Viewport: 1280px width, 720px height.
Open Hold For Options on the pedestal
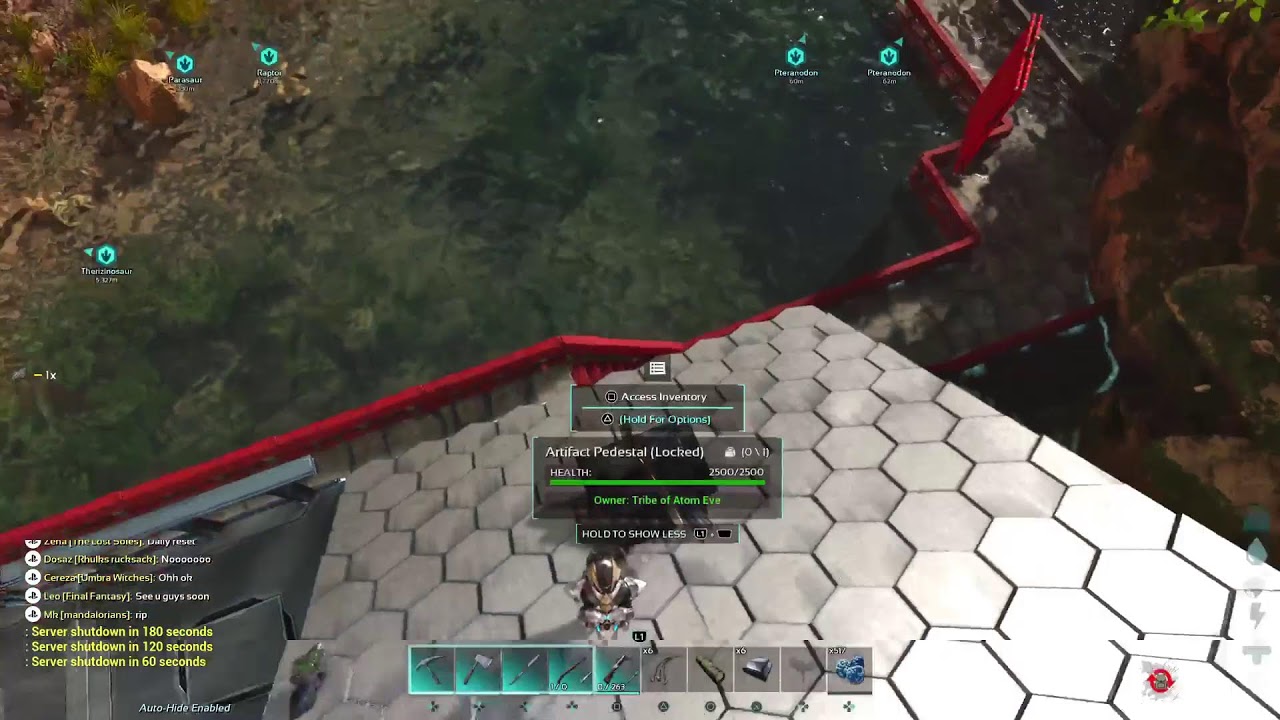point(657,419)
